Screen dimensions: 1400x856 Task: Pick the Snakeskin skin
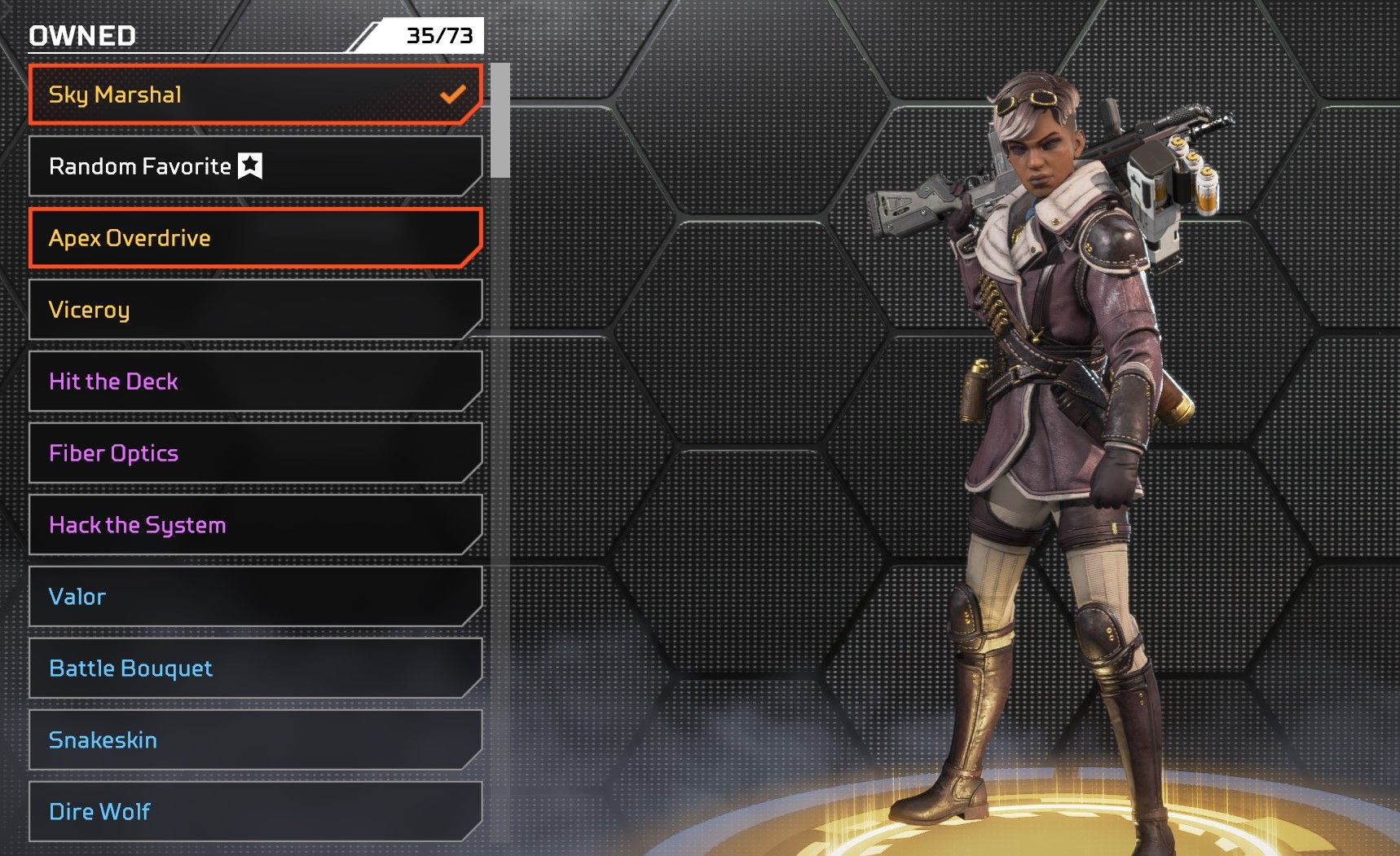click(x=254, y=740)
